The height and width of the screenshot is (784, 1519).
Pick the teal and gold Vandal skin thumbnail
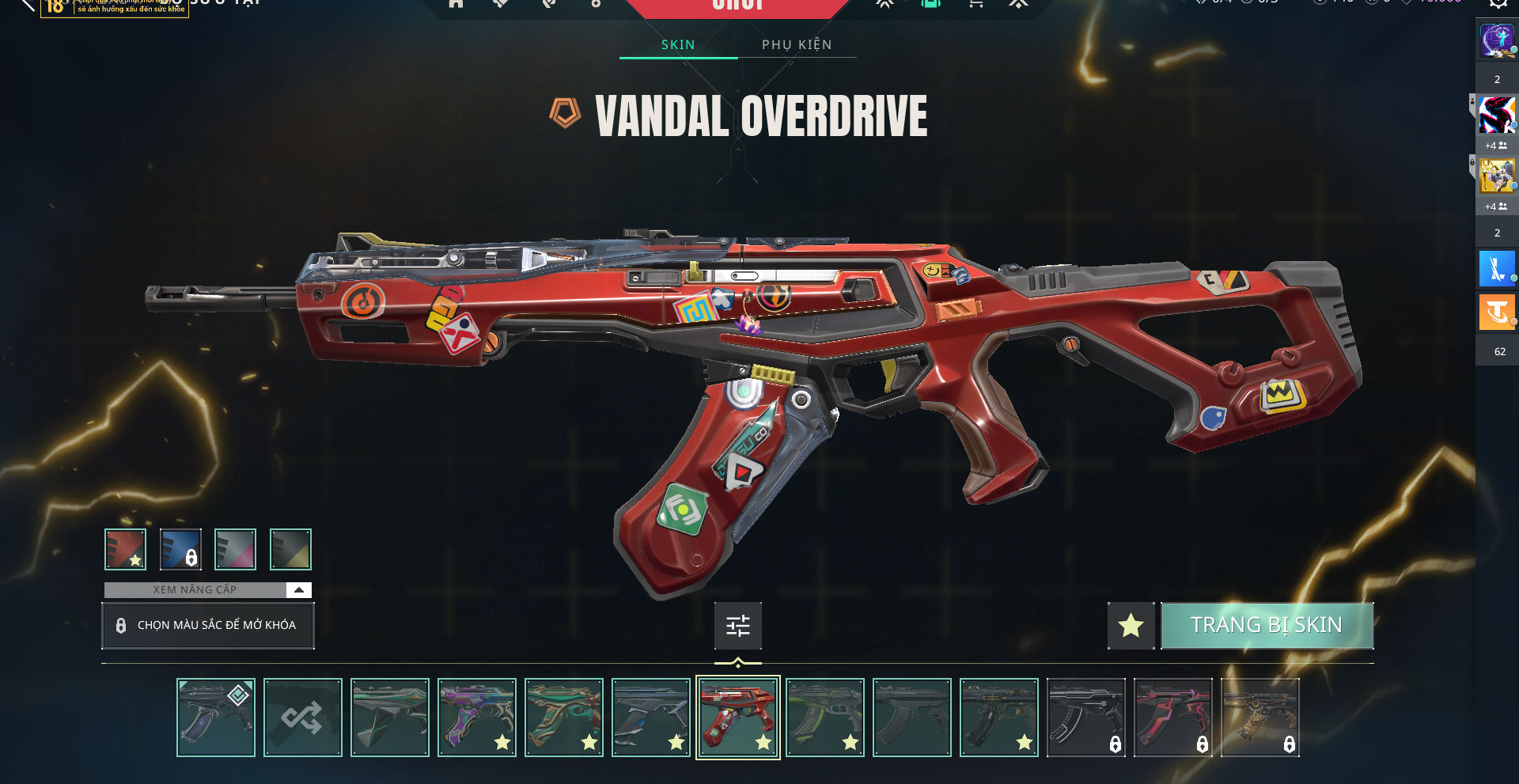[563, 718]
